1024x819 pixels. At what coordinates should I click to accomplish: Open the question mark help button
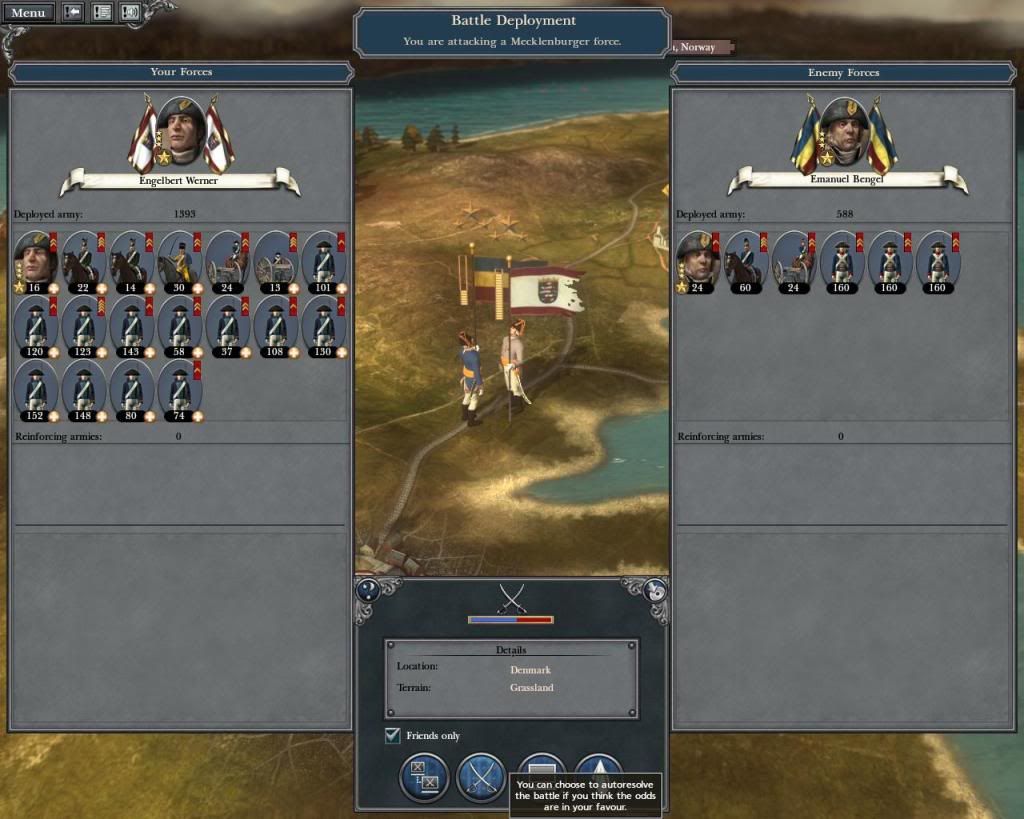click(x=366, y=590)
